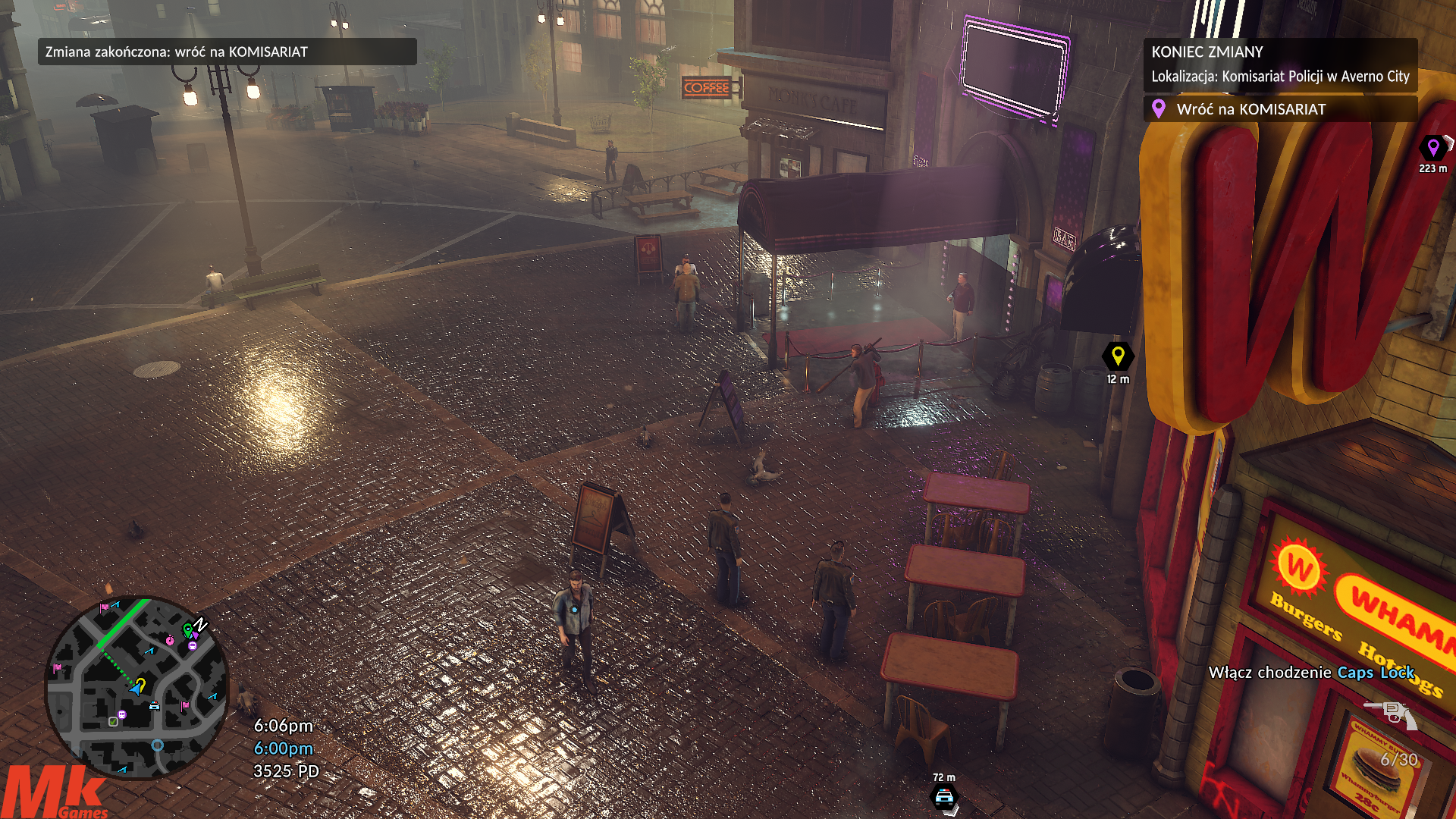The width and height of the screenshot is (1456, 819).
Task: Select the yellow waypoint marker showing 12 m
Action: [1117, 356]
